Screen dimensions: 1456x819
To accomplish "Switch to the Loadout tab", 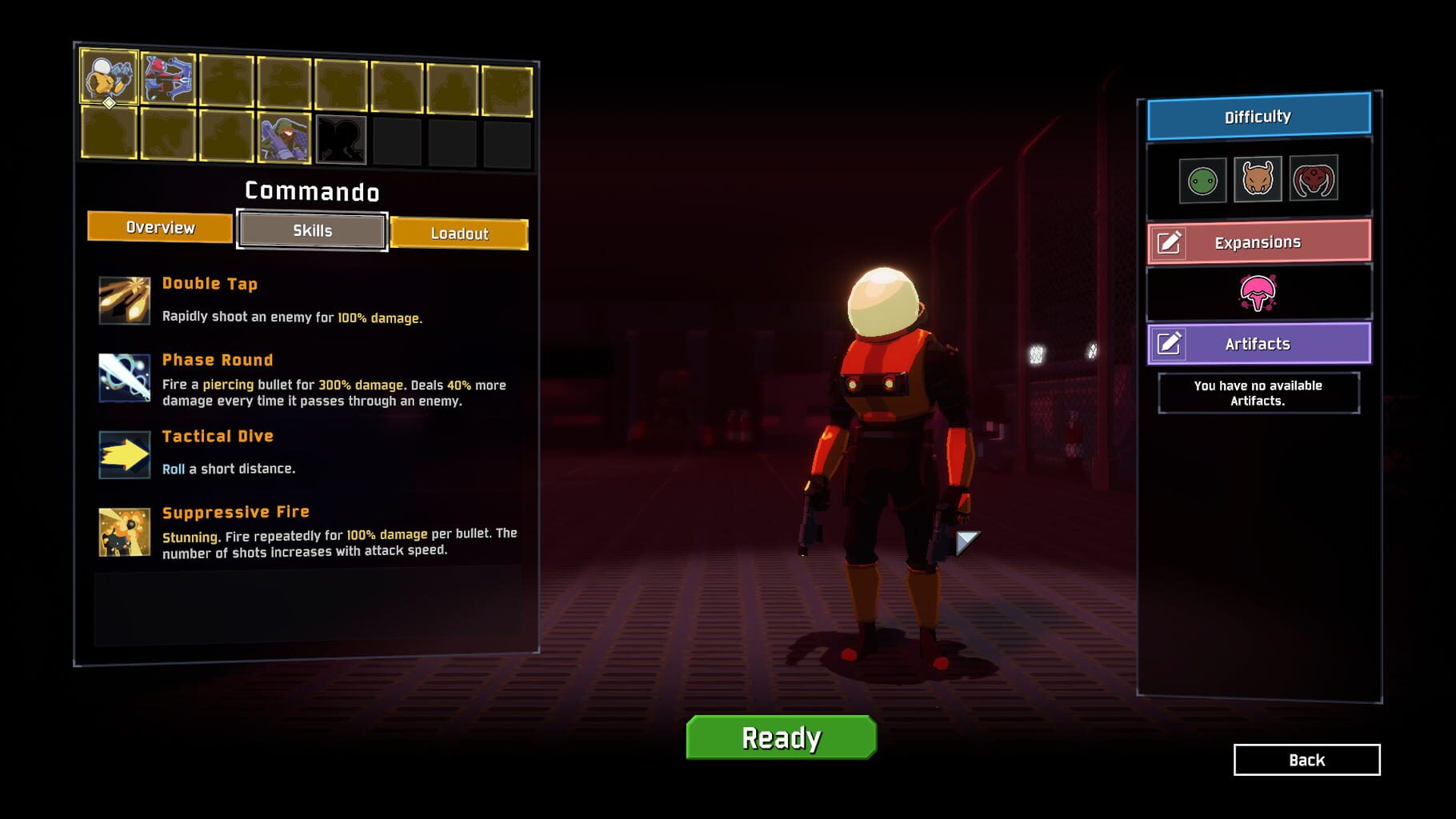I will [x=460, y=234].
